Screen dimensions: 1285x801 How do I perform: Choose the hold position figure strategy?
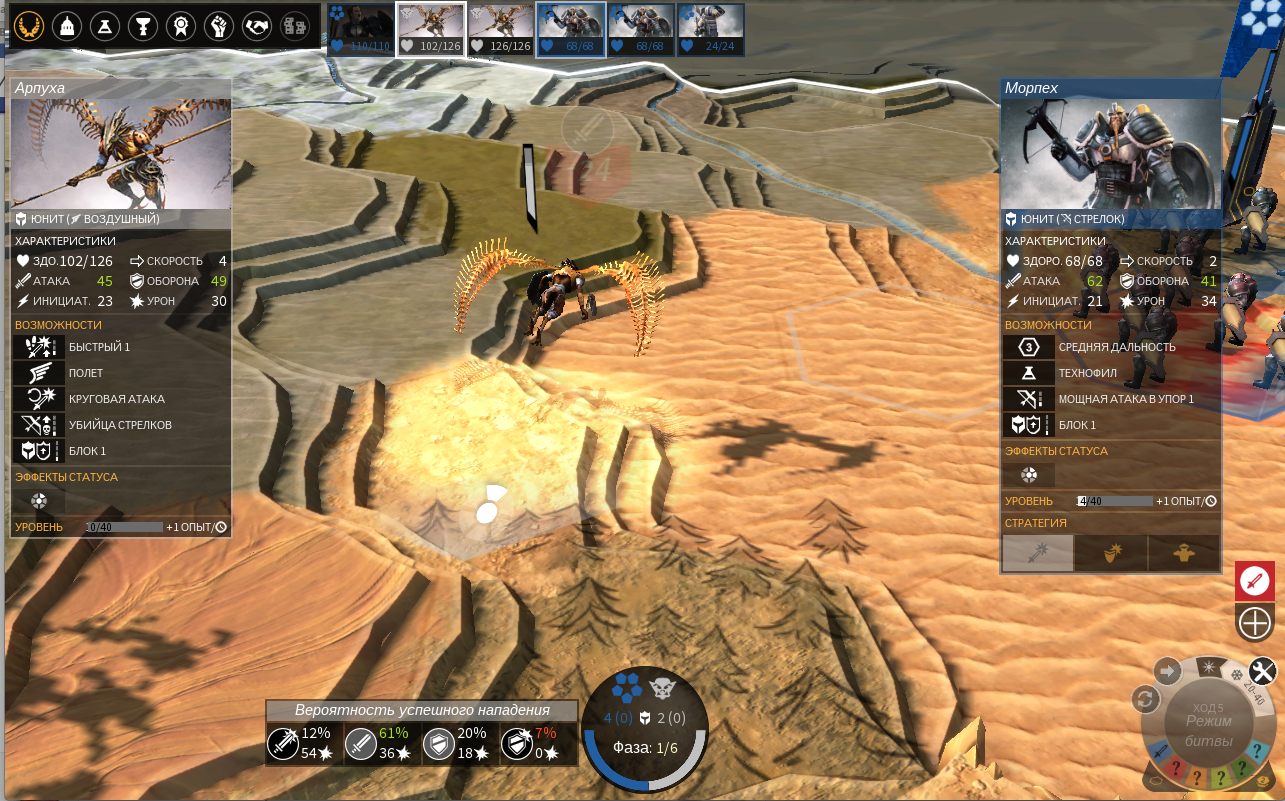pyautogui.click(x=1184, y=552)
